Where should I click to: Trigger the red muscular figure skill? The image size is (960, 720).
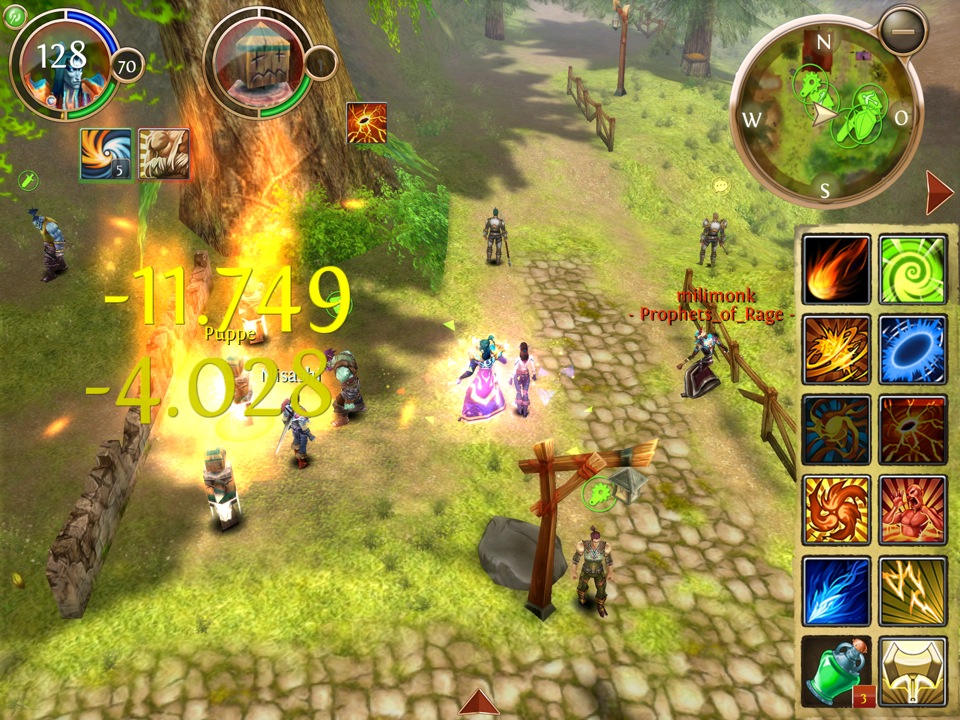coord(912,509)
